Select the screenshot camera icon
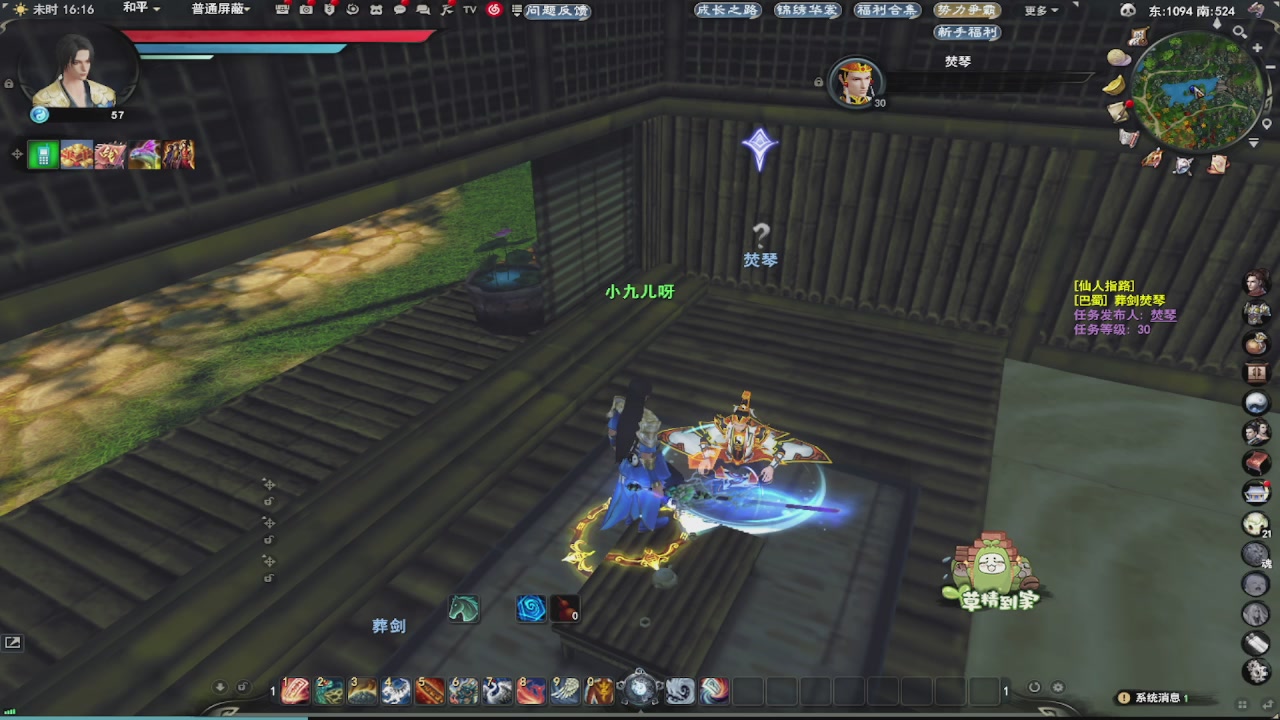The image size is (1280, 720). pos(306,8)
